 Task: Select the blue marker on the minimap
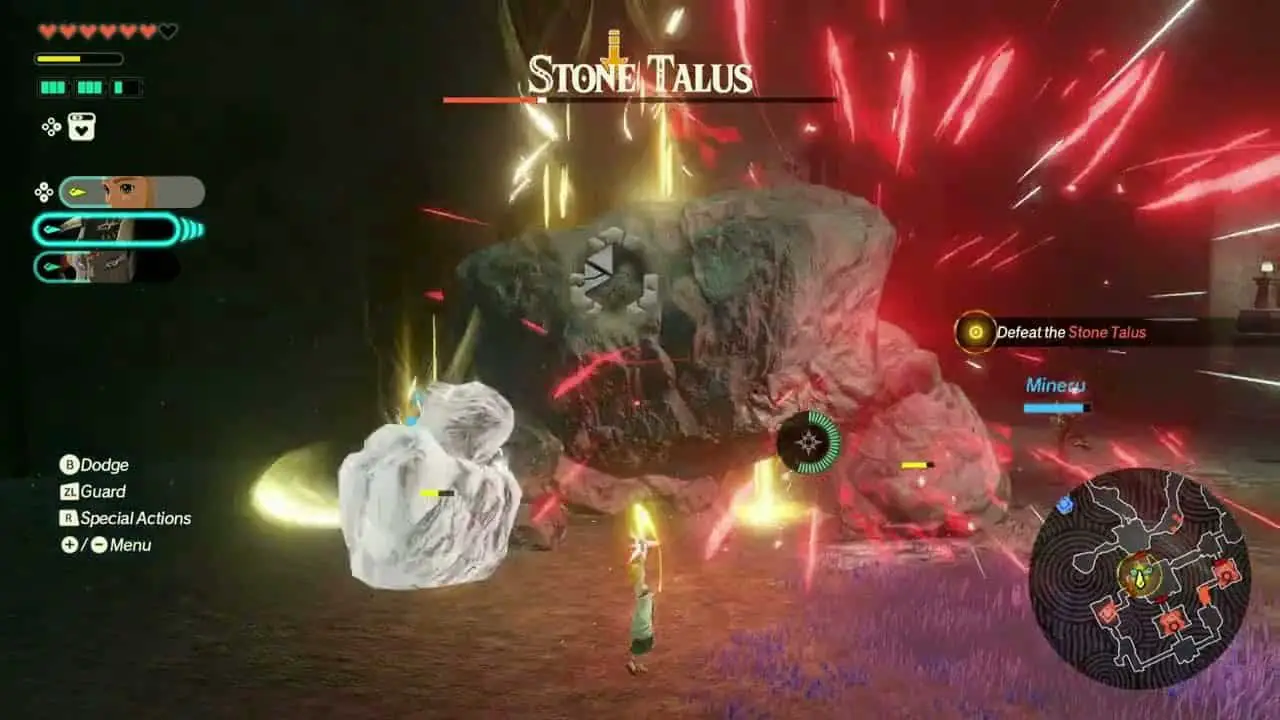[1065, 505]
